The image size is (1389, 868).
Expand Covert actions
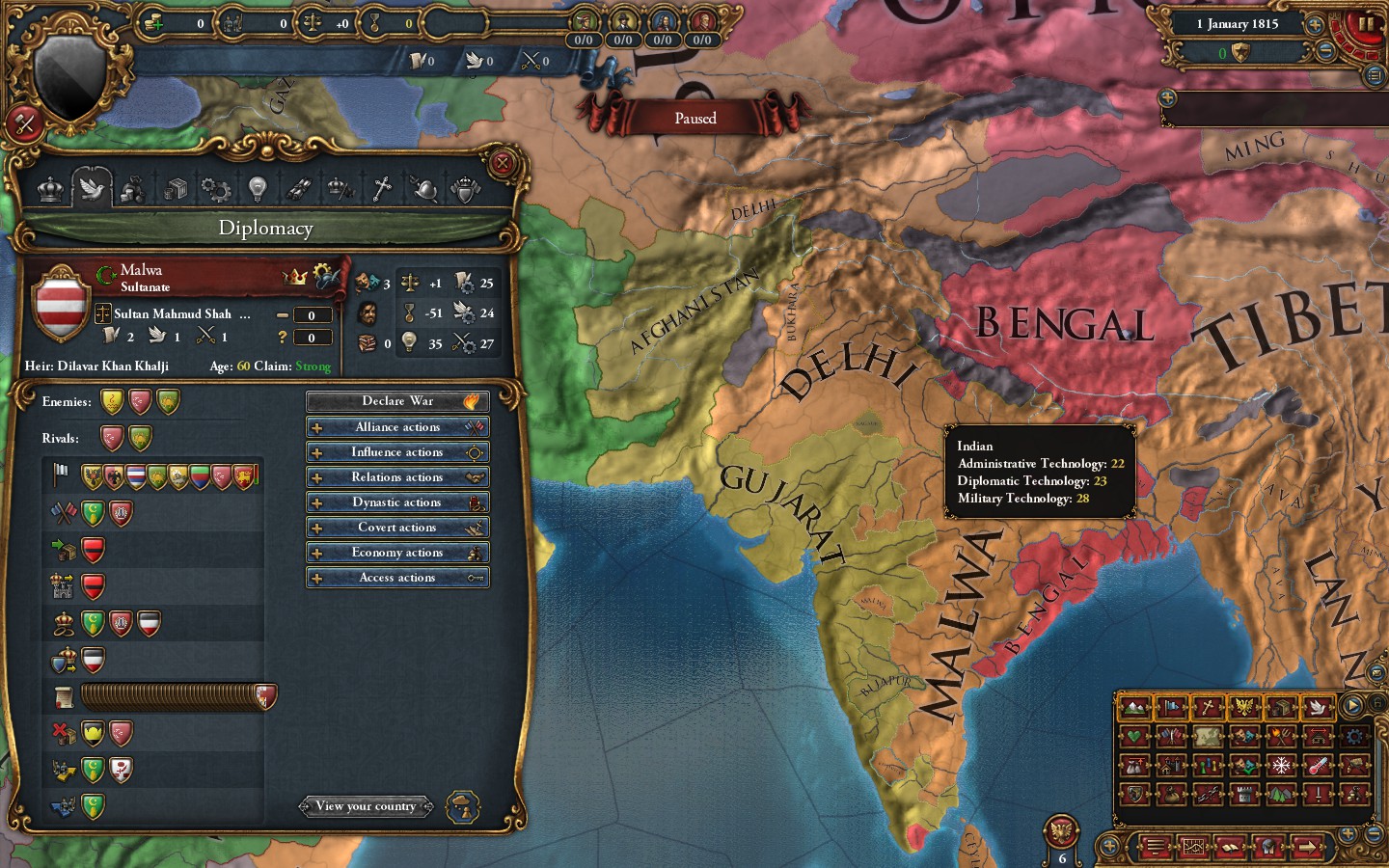(396, 527)
